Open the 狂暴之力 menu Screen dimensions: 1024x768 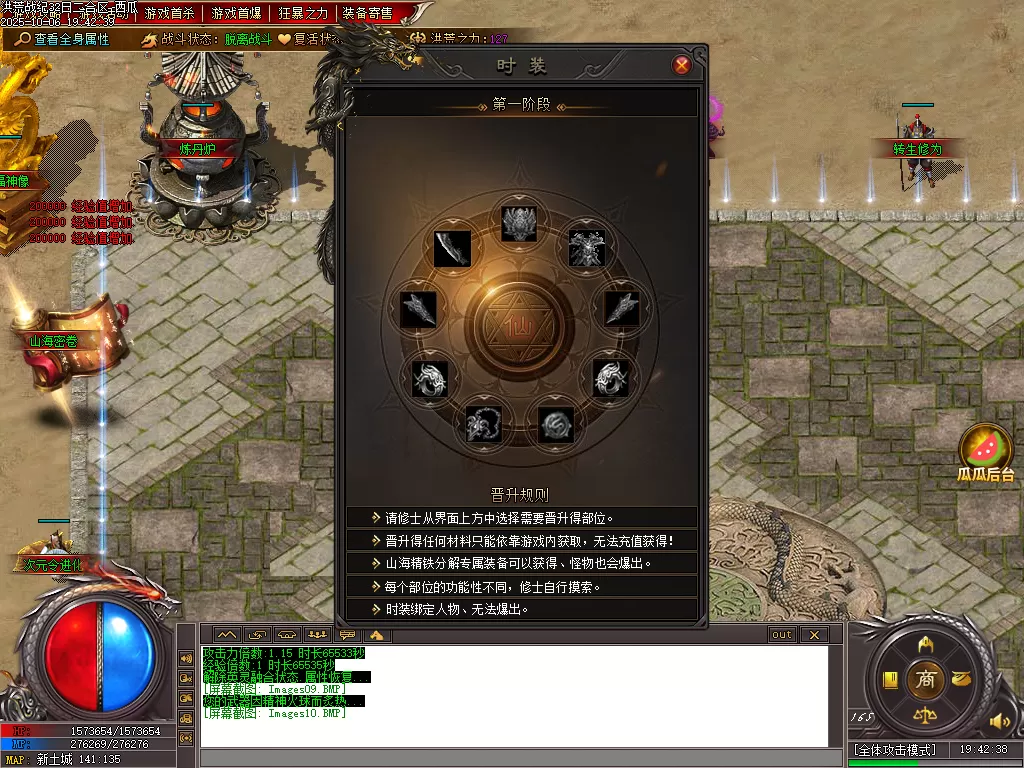(303, 14)
